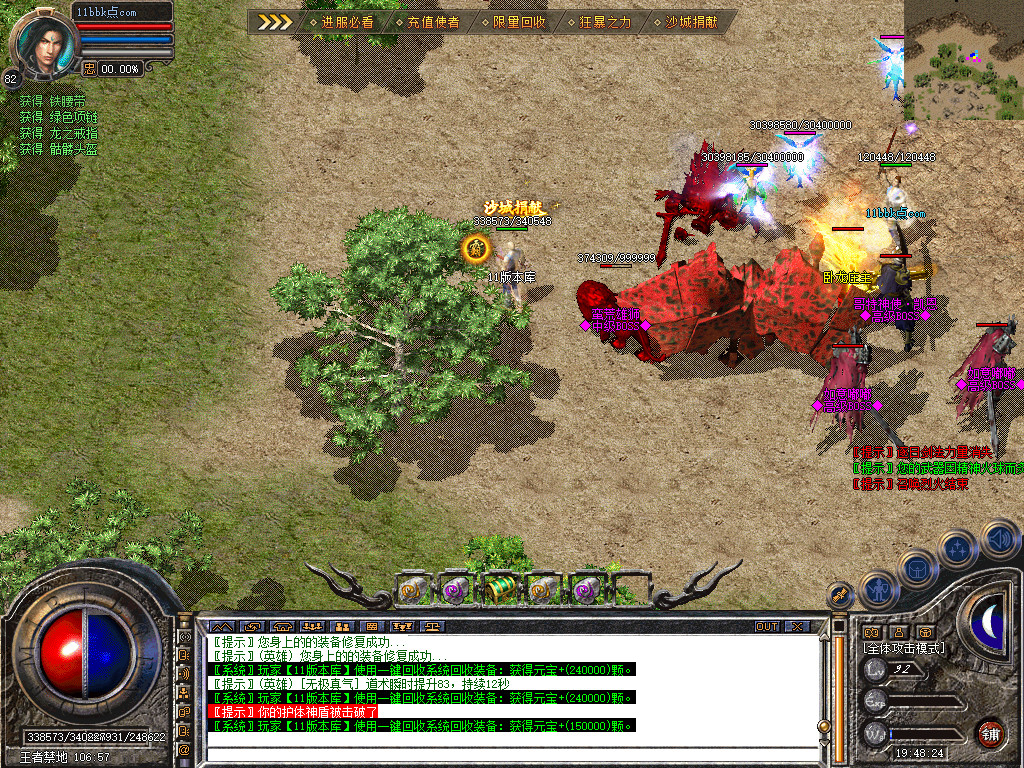
Task: Click the OUT button on the chat panel
Action: [767, 626]
